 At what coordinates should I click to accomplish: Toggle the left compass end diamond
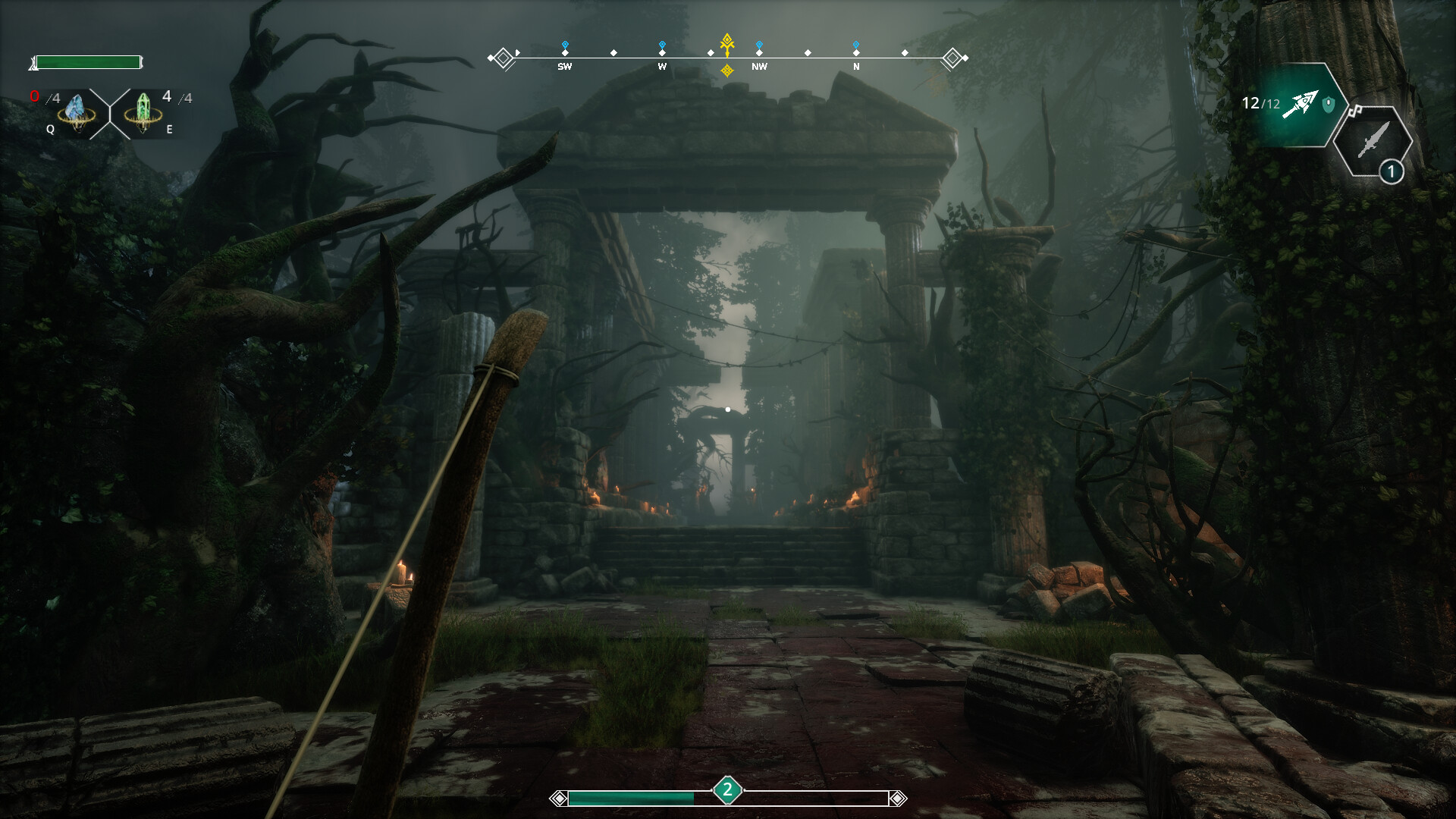[x=503, y=55]
